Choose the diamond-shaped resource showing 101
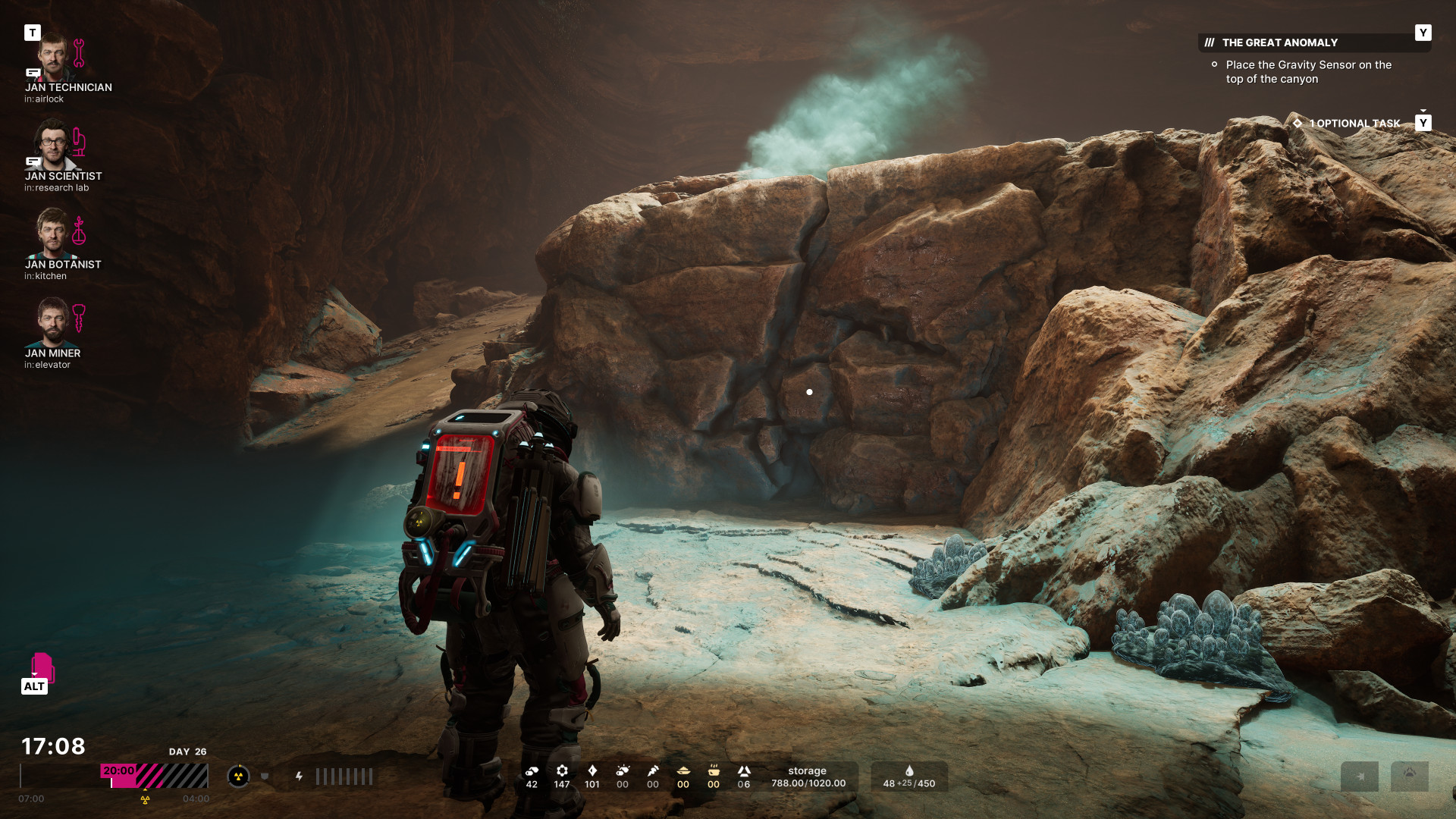 pyautogui.click(x=592, y=776)
